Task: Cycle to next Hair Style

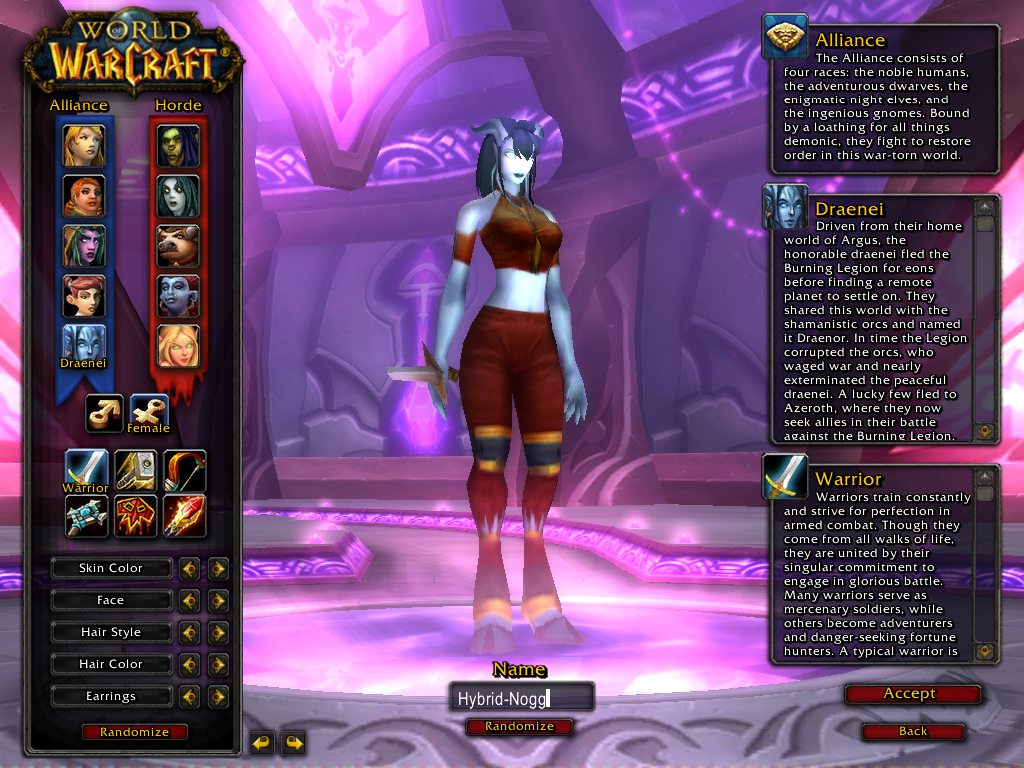Action: [x=218, y=632]
